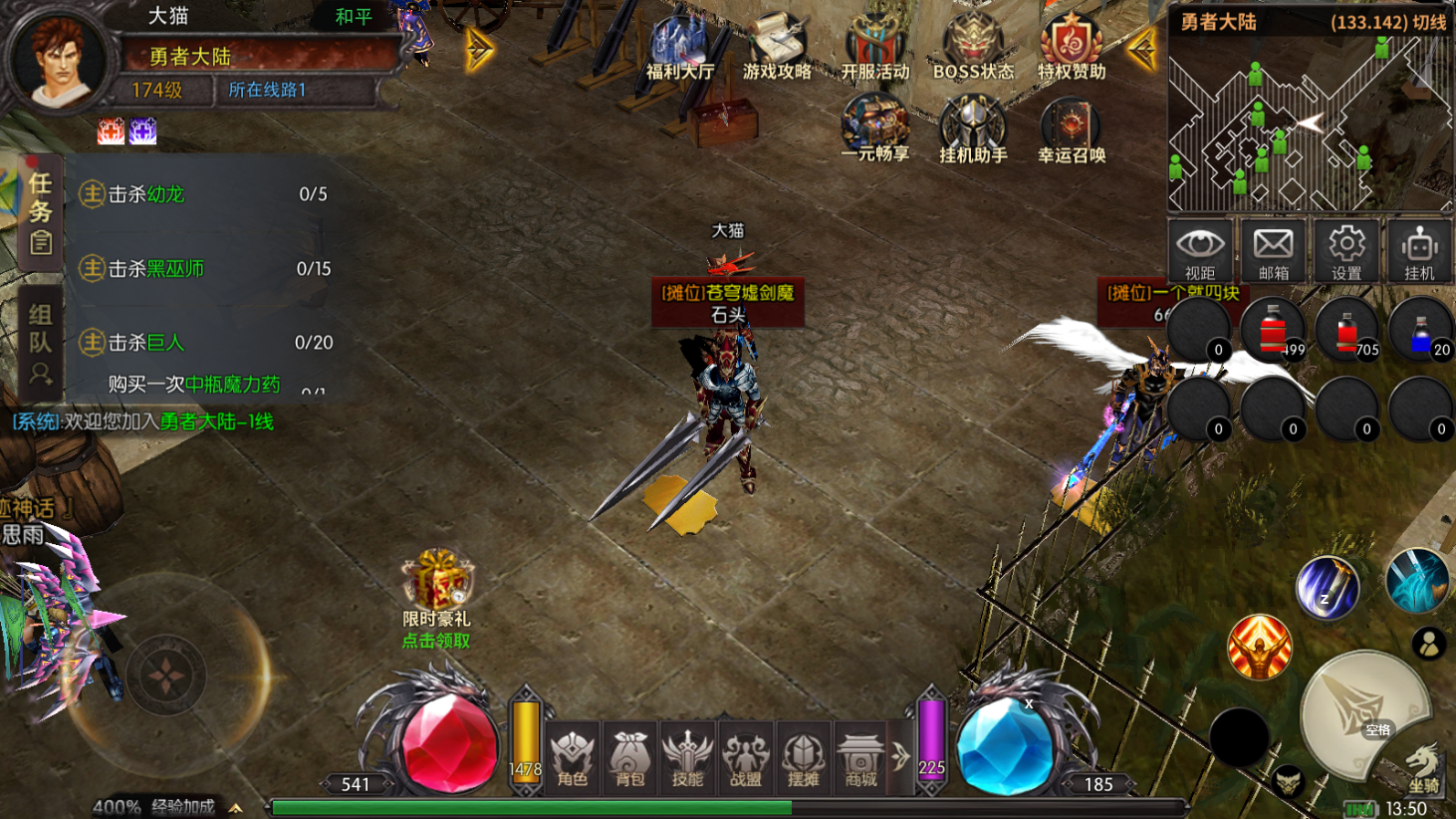Open the 角色 character panel

573,759
